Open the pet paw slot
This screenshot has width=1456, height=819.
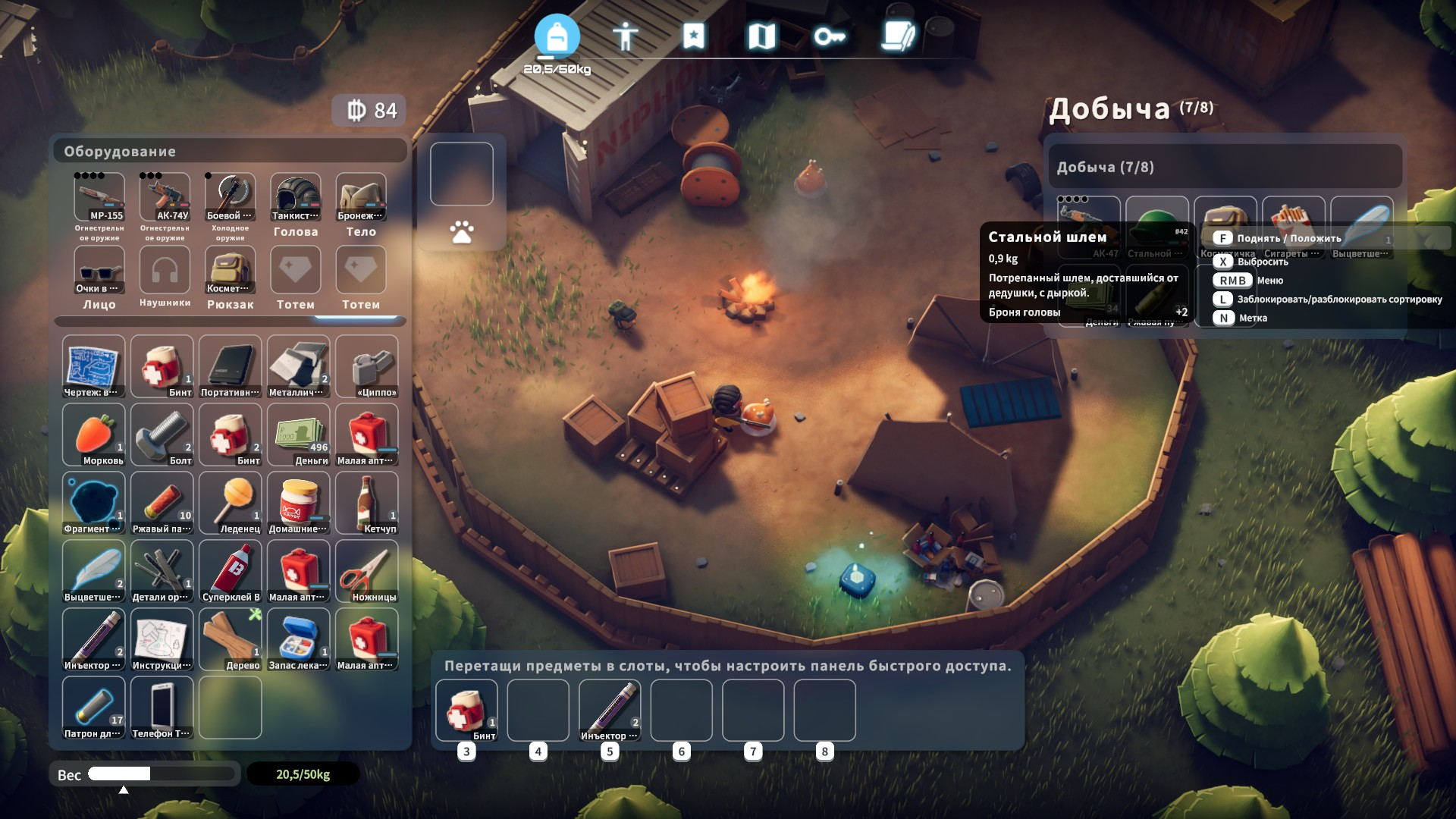pyautogui.click(x=462, y=232)
